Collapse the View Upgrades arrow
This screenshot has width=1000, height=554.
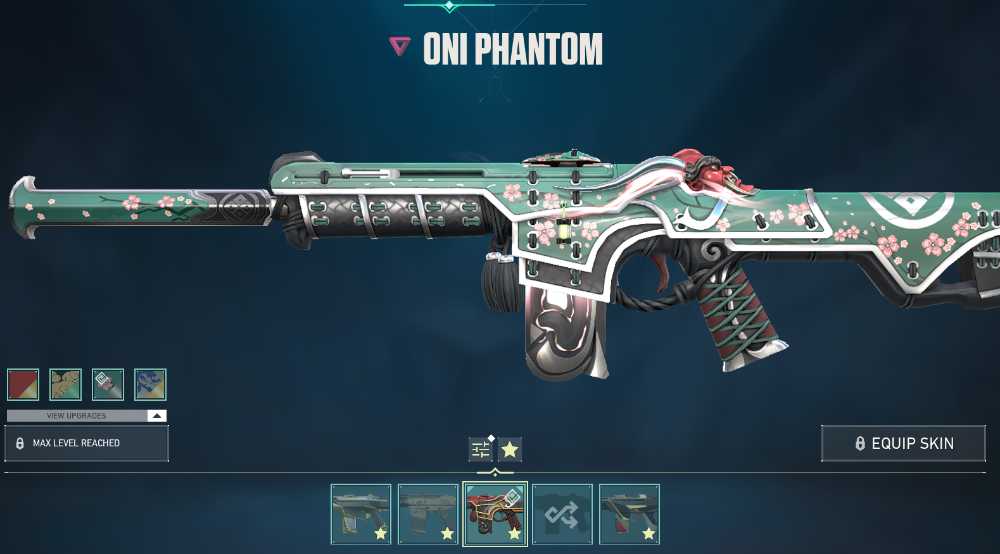click(156, 415)
